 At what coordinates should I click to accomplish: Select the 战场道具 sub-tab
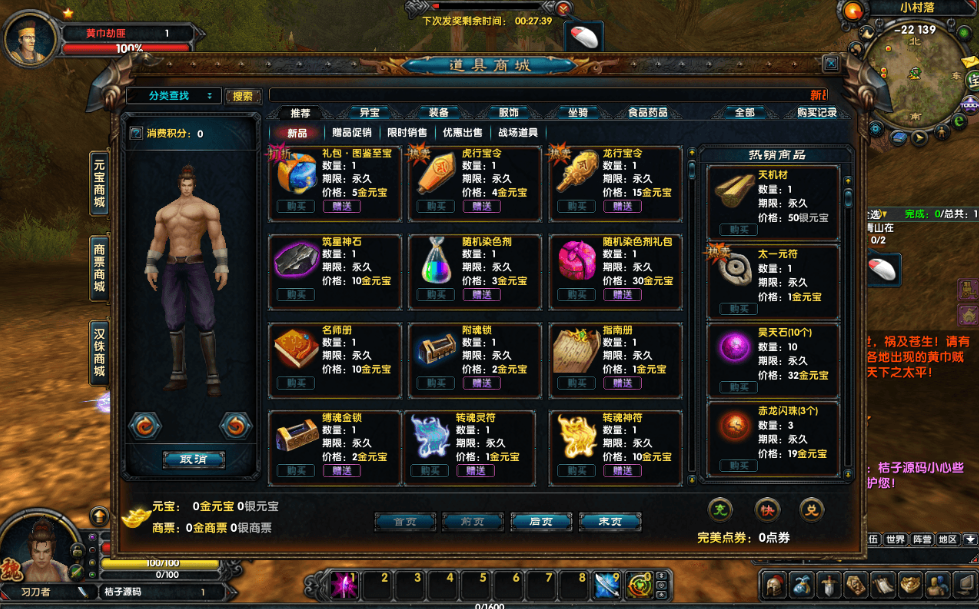(517, 132)
